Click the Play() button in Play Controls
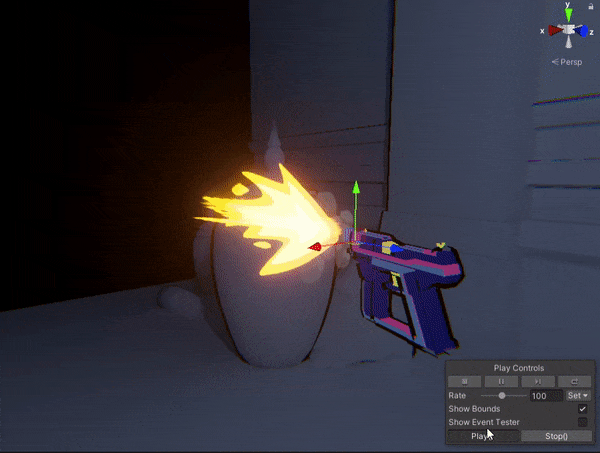 tap(483, 436)
